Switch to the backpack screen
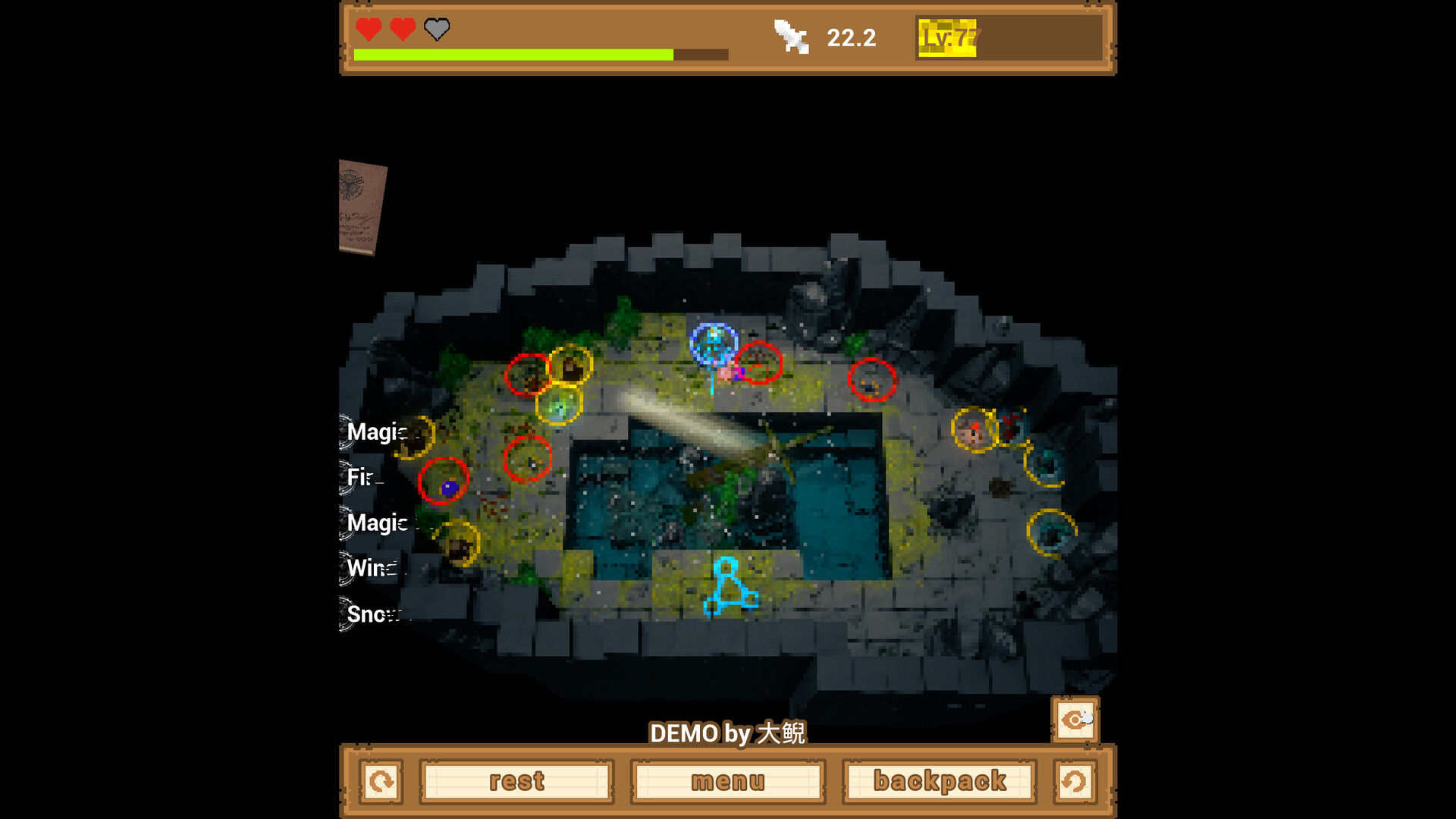Screen dimensions: 1456x819 [x=940, y=781]
